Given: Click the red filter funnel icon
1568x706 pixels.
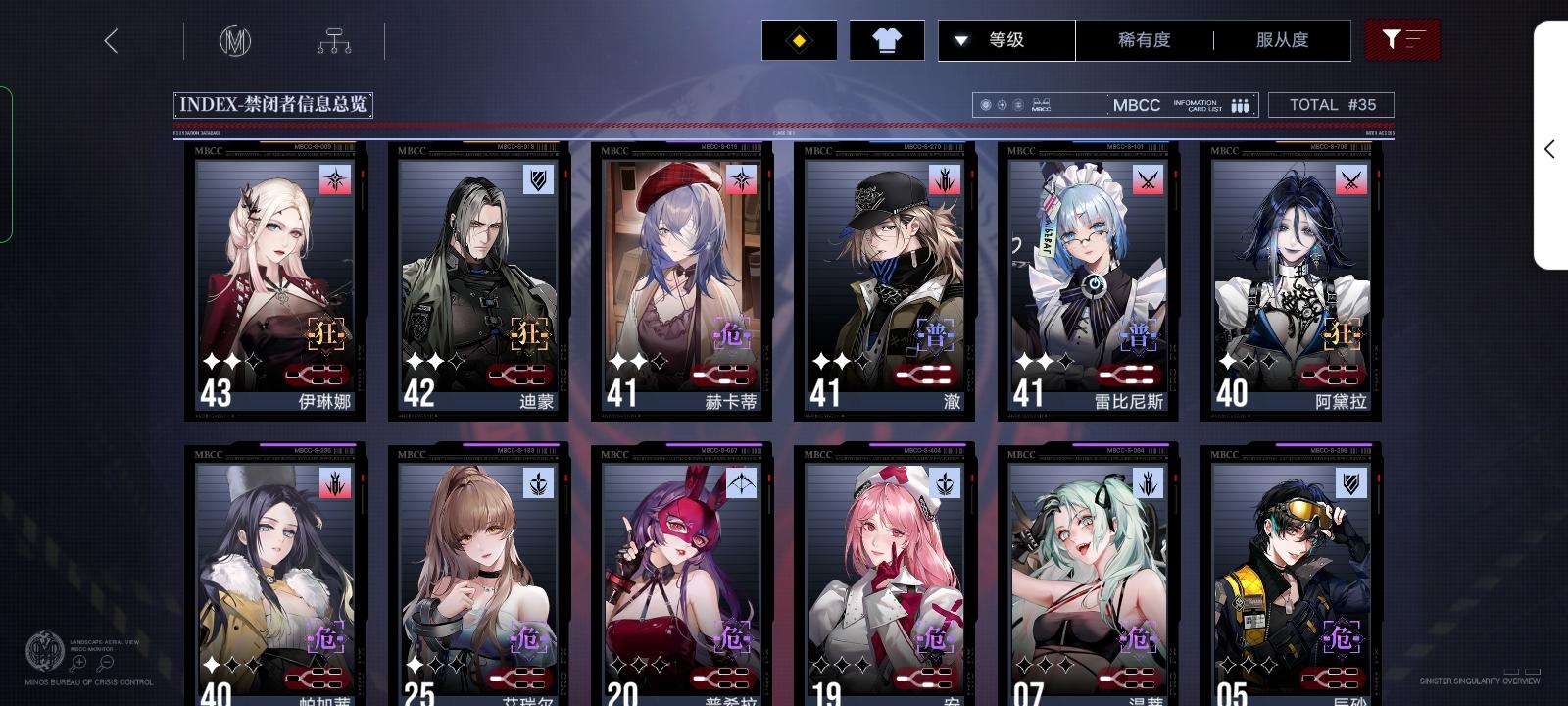Looking at the screenshot, I should tap(1402, 40).
